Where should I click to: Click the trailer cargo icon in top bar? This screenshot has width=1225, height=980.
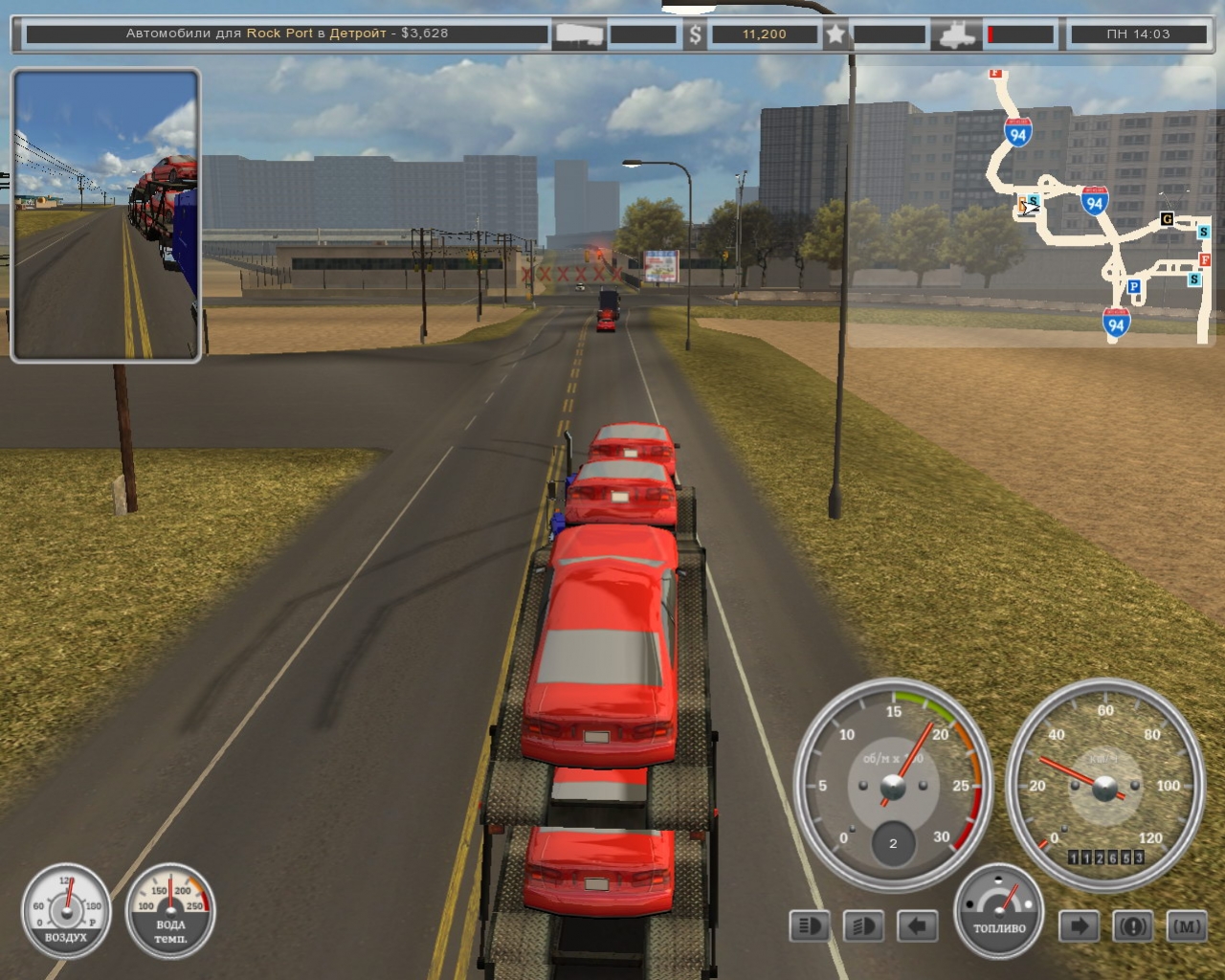[x=580, y=34]
